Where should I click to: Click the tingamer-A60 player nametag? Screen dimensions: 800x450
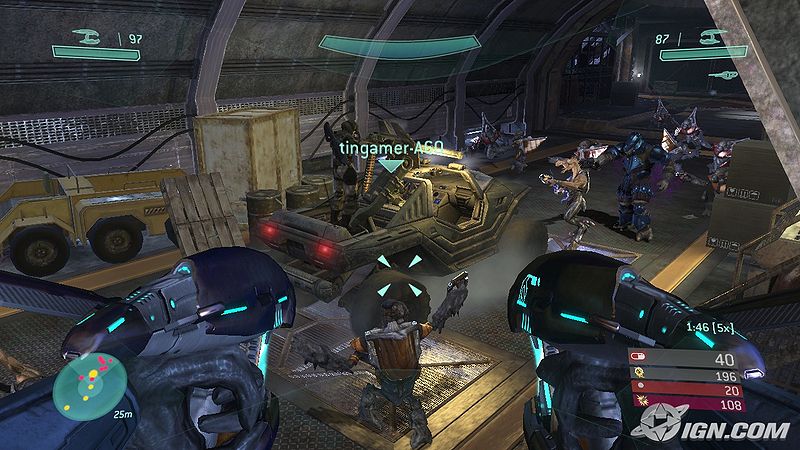pyautogui.click(x=391, y=148)
